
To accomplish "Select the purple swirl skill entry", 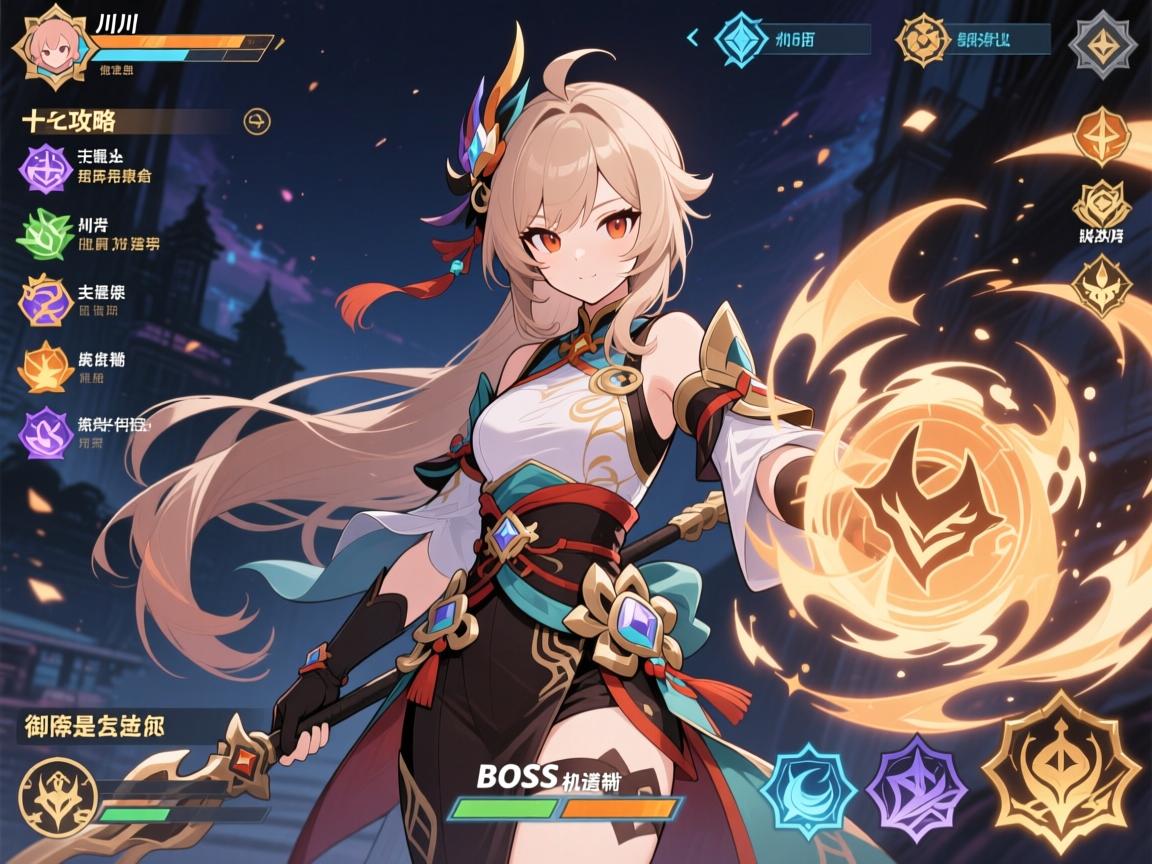I will [x=44, y=165].
